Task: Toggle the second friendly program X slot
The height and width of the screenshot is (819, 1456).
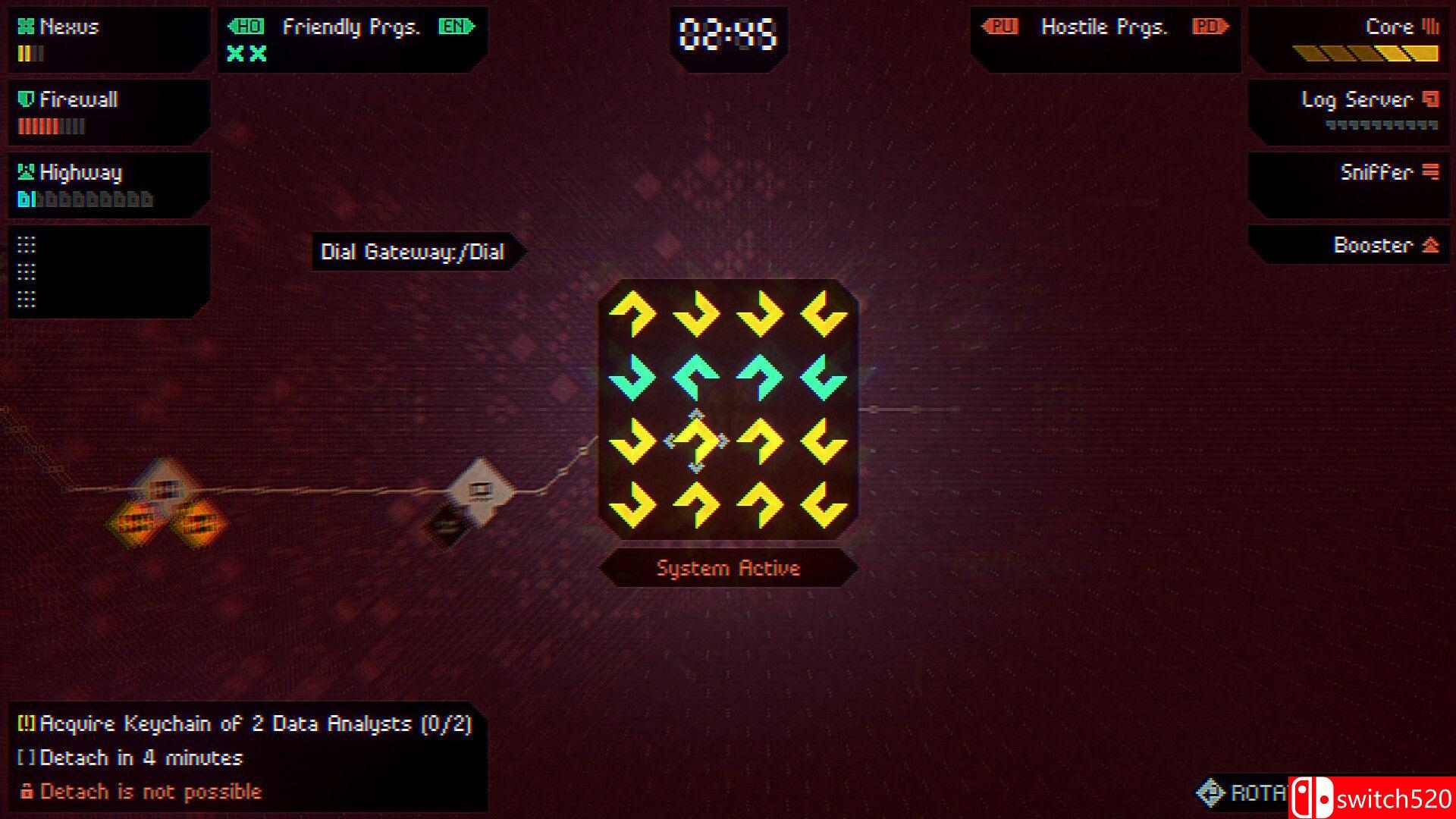Action: pos(256,54)
